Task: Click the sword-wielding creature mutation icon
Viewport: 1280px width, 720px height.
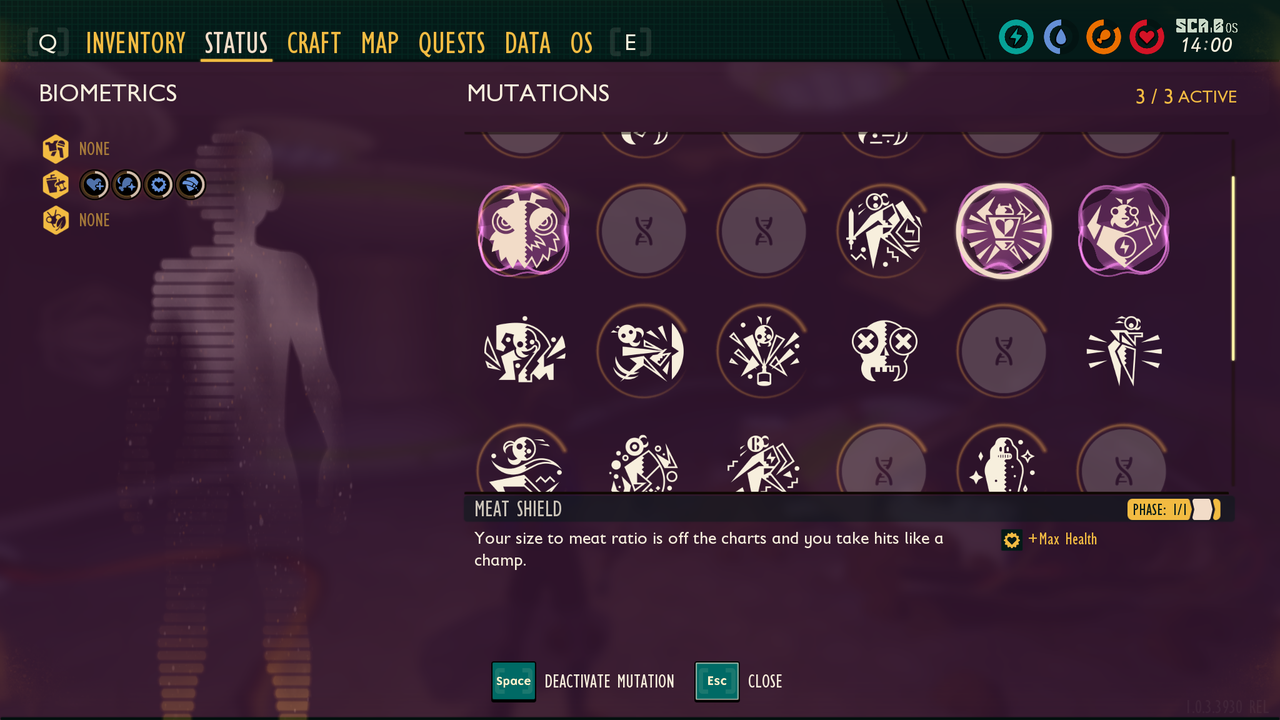Action: [883, 231]
